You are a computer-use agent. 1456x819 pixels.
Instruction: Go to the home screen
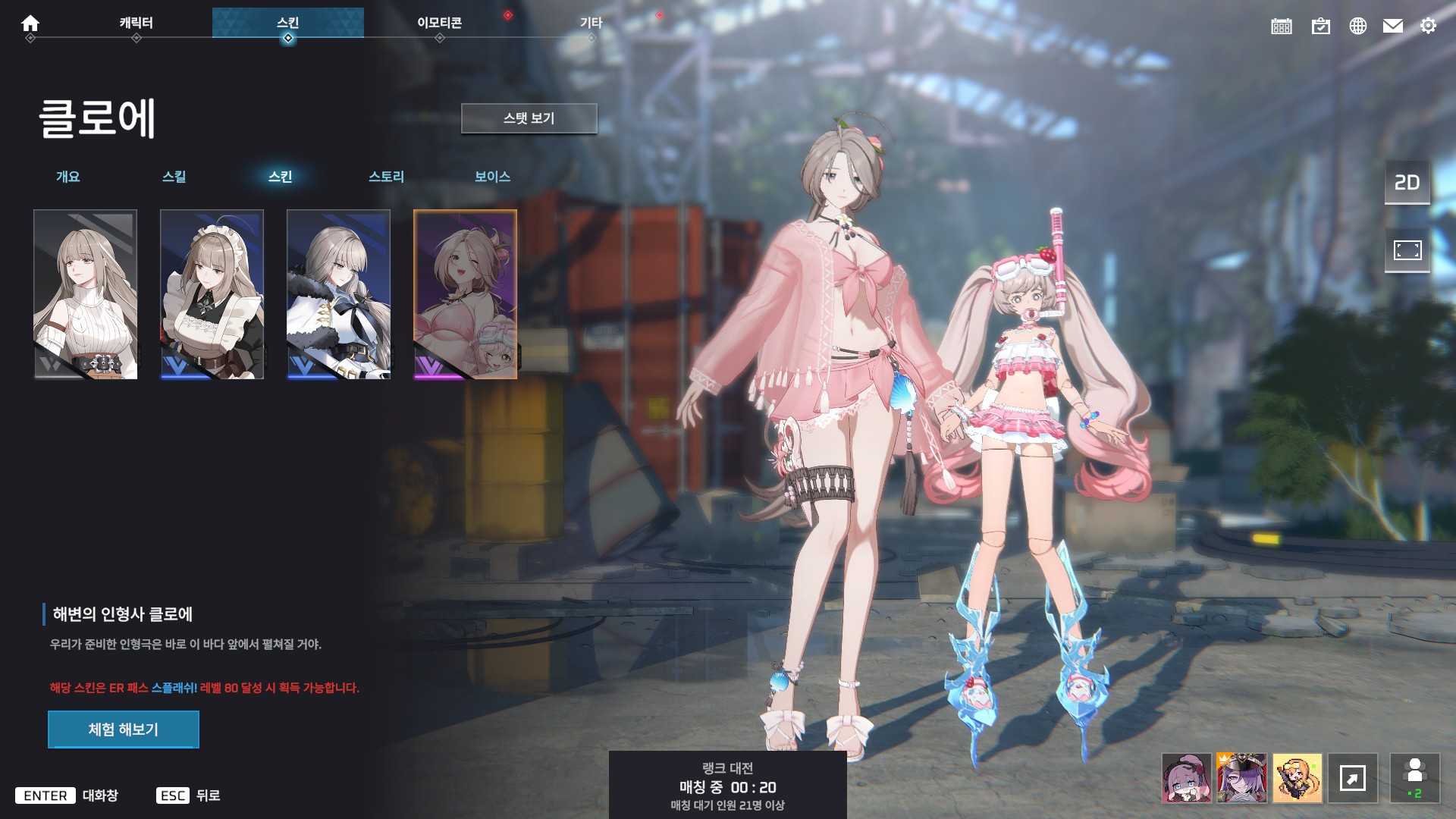[30, 24]
